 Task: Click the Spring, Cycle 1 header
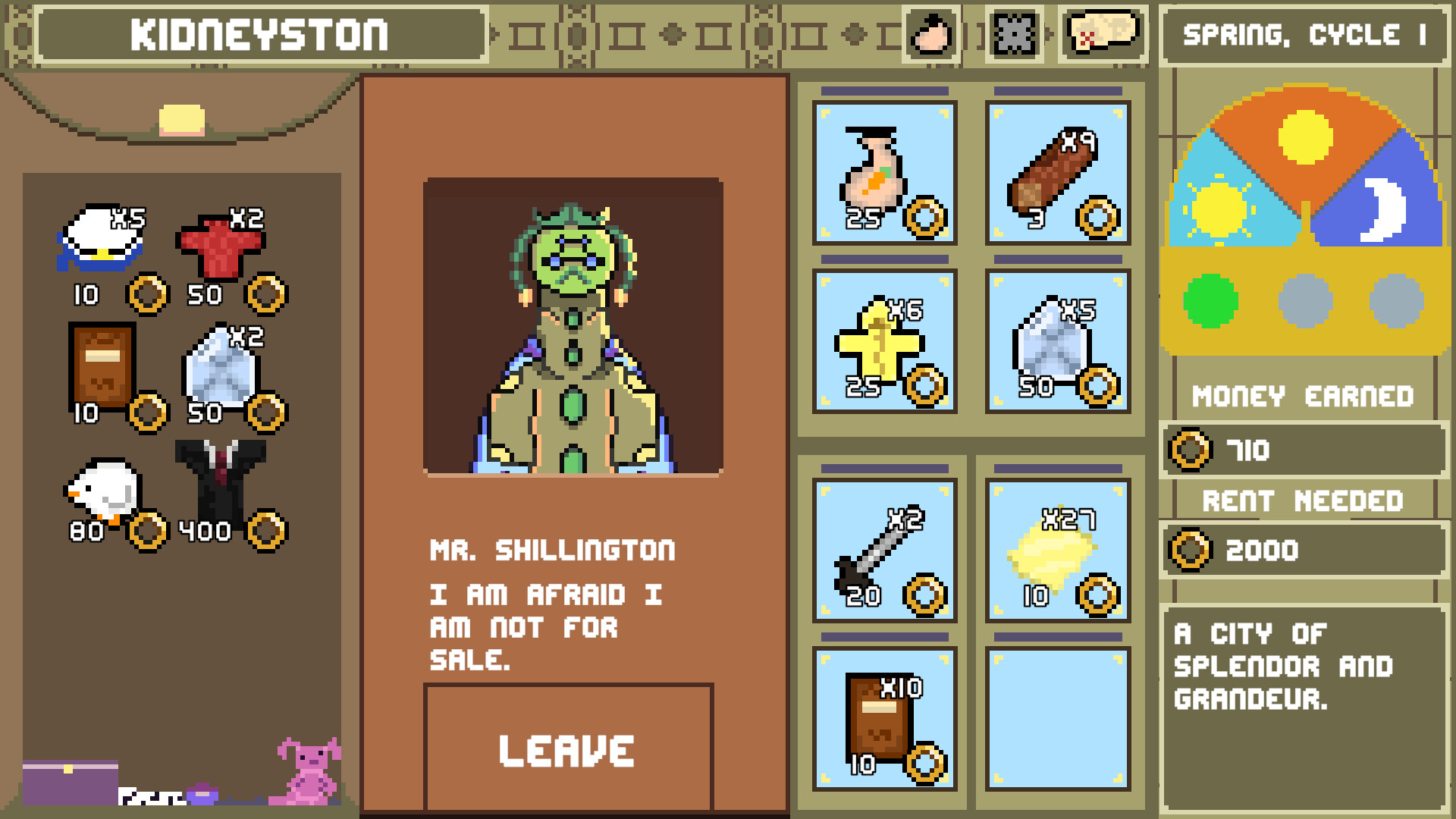pyautogui.click(x=1301, y=33)
